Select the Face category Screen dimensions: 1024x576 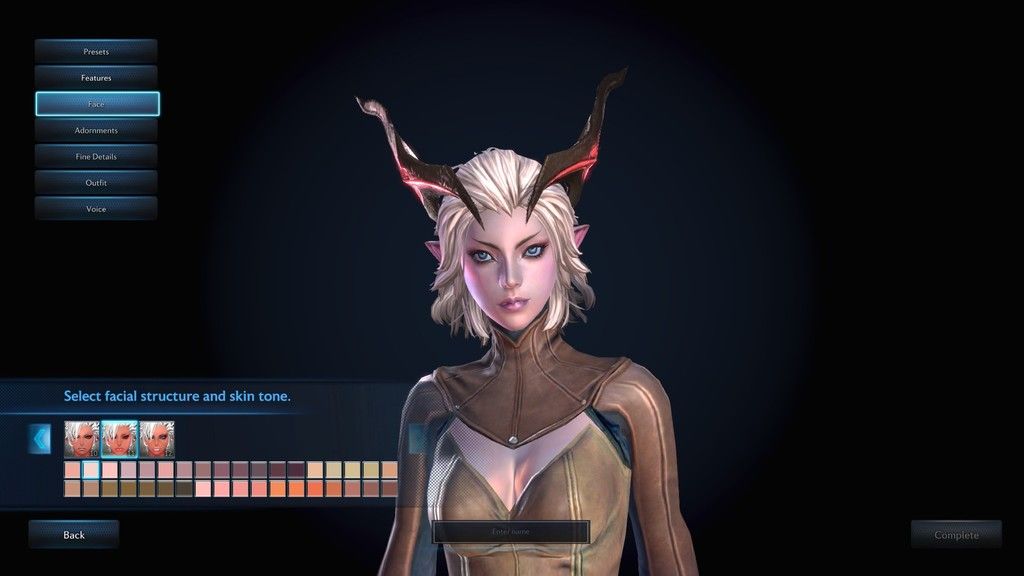coord(96,104)
